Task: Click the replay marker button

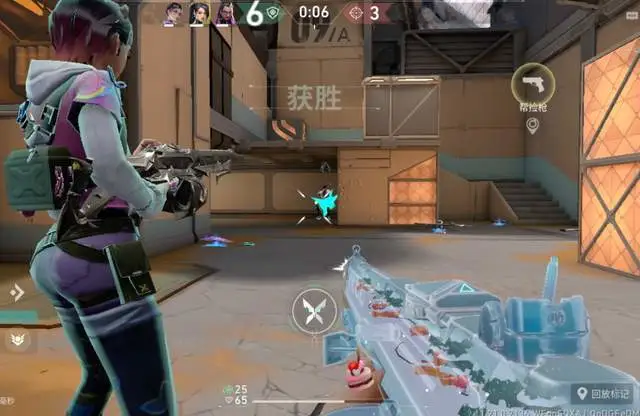Action: 601,394
